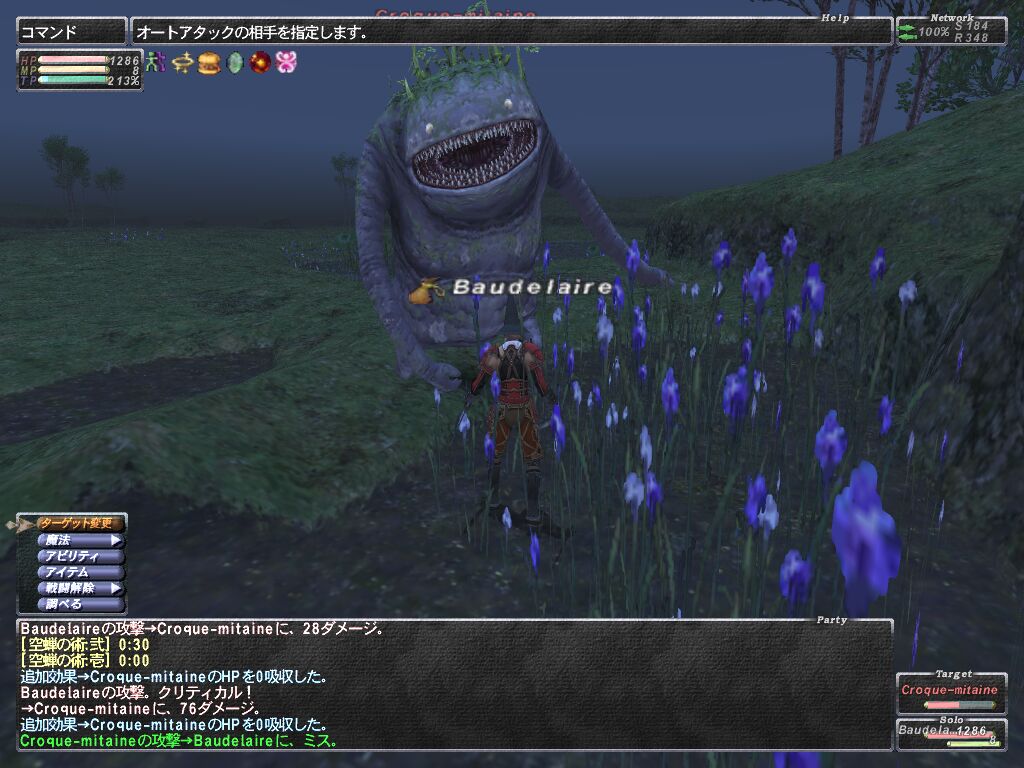Select 戦闘解除 to disengage

(80, 588)
